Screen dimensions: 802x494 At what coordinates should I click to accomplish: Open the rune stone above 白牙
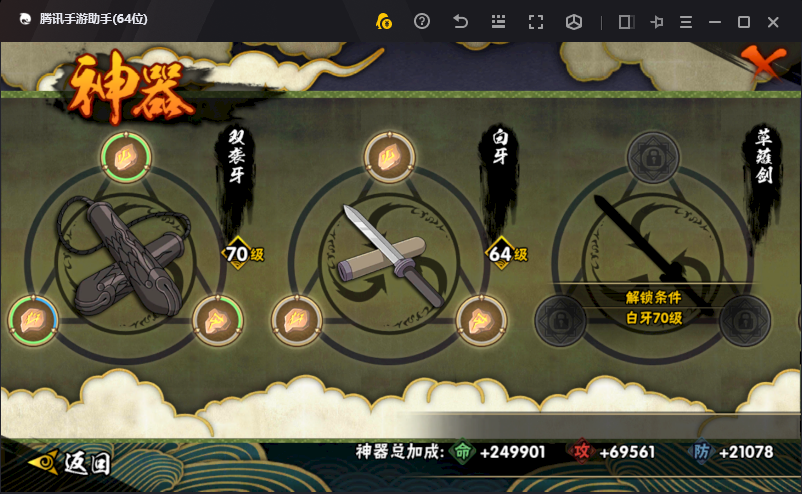tap(390, 155)
